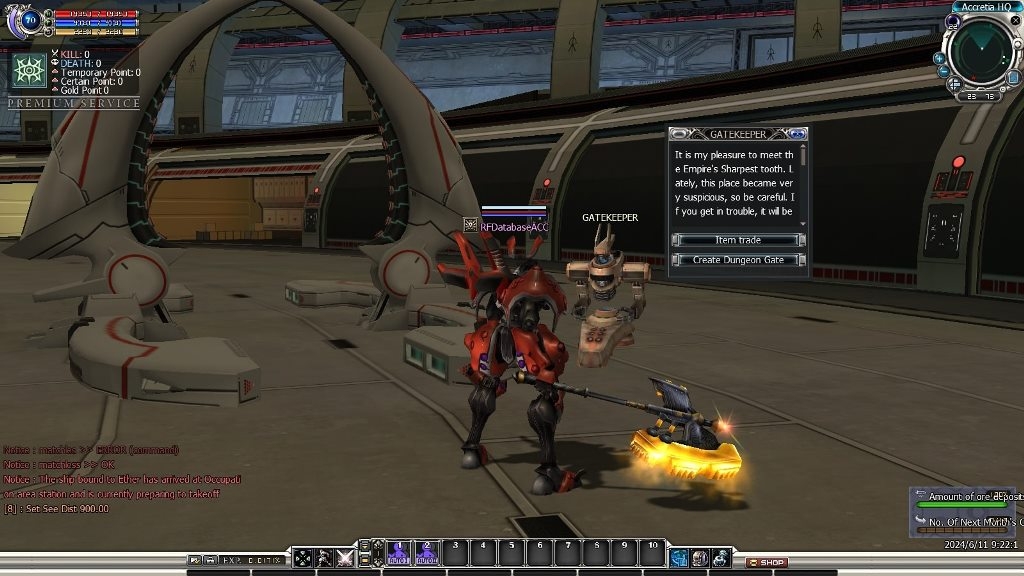Select Create Dungeon Gate option
Viewport: 1024px width, 576px height.
[x=738, y=260]
